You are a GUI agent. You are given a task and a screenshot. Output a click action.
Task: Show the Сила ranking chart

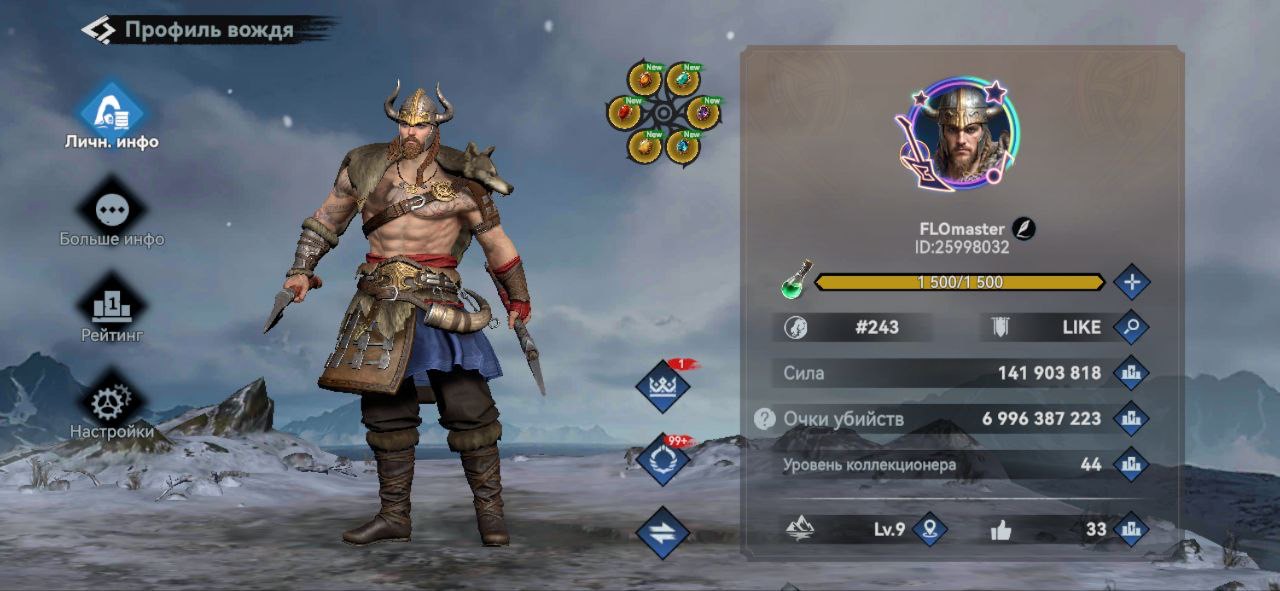1131,373
